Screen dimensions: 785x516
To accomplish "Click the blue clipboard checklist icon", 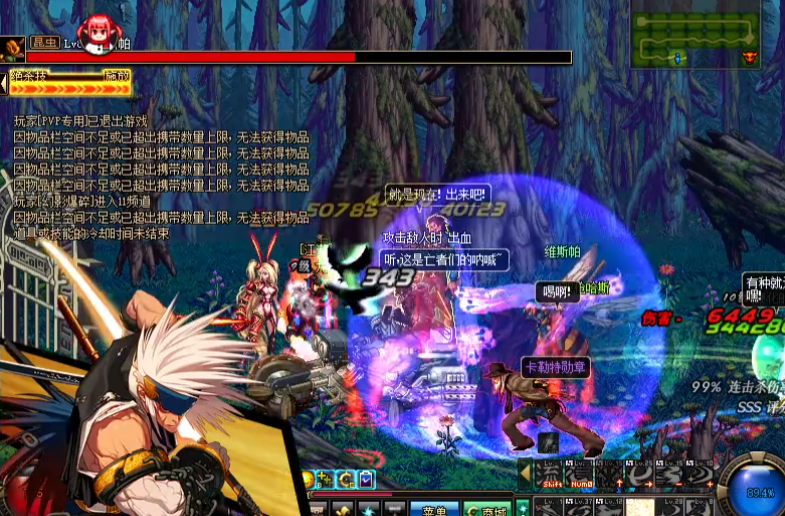I will (368, 479).
